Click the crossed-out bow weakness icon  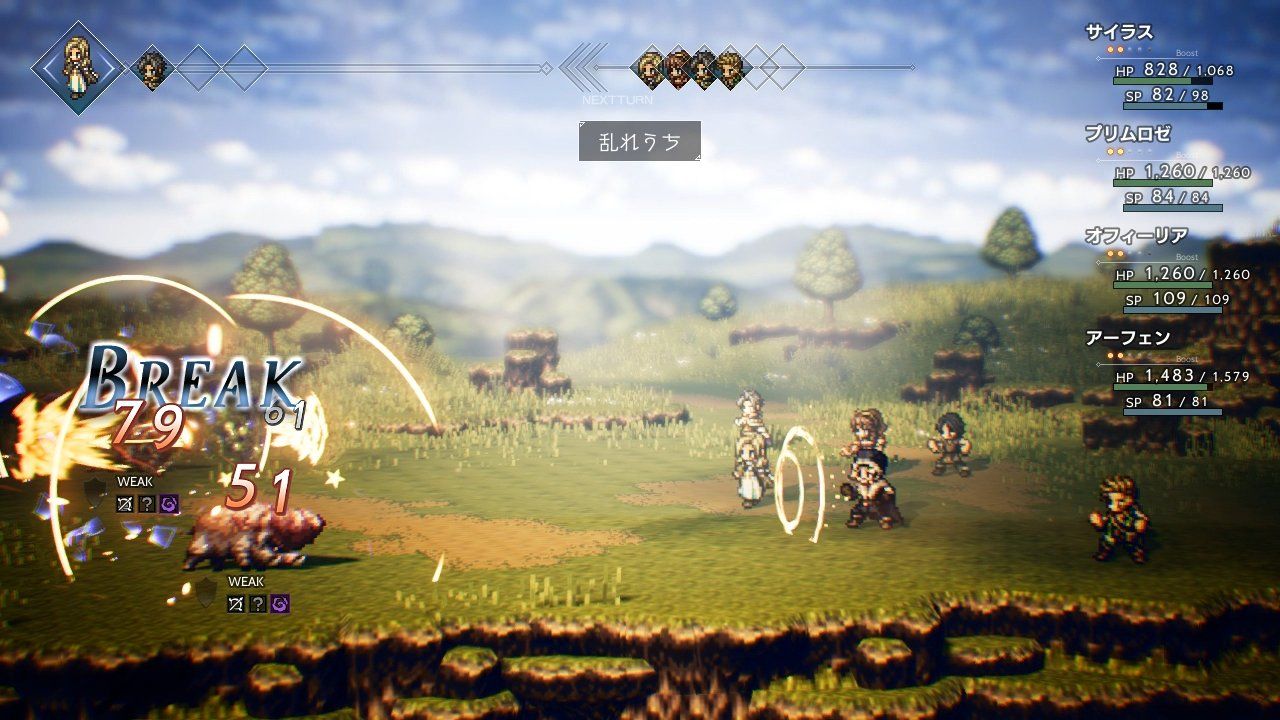tap(126, 504)
